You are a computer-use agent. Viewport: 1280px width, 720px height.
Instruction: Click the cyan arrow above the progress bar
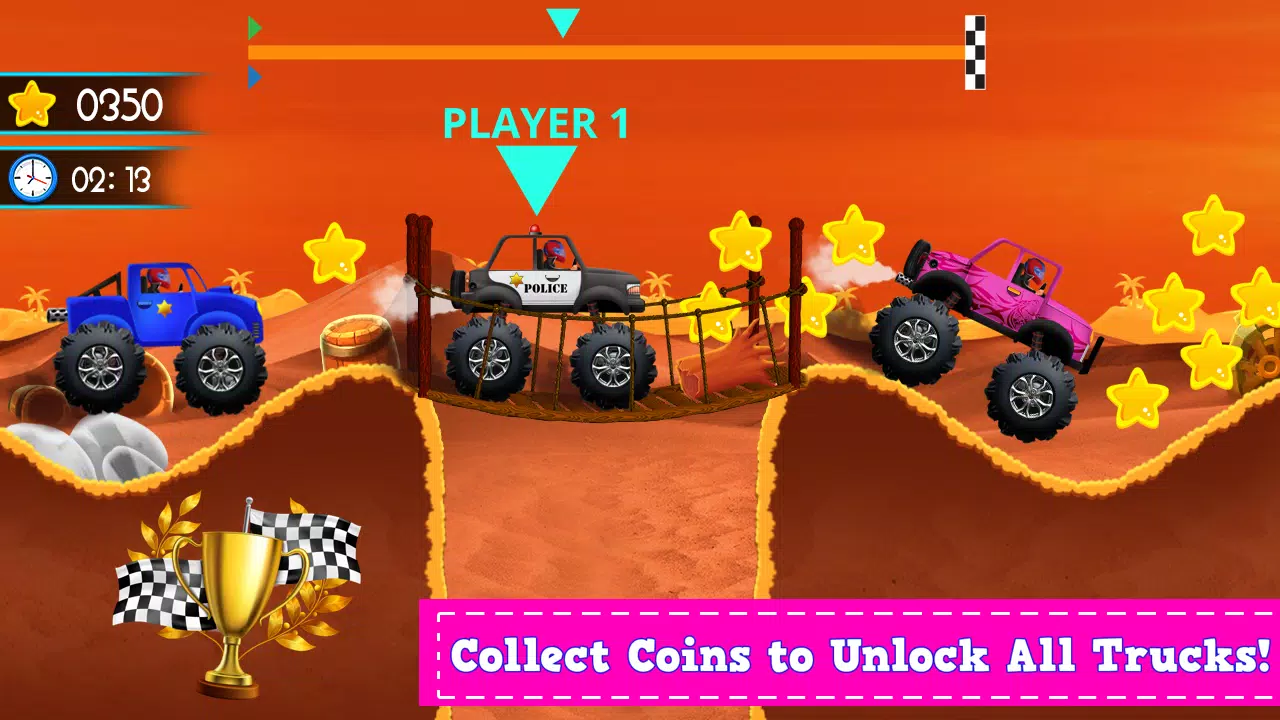point(562,20)
